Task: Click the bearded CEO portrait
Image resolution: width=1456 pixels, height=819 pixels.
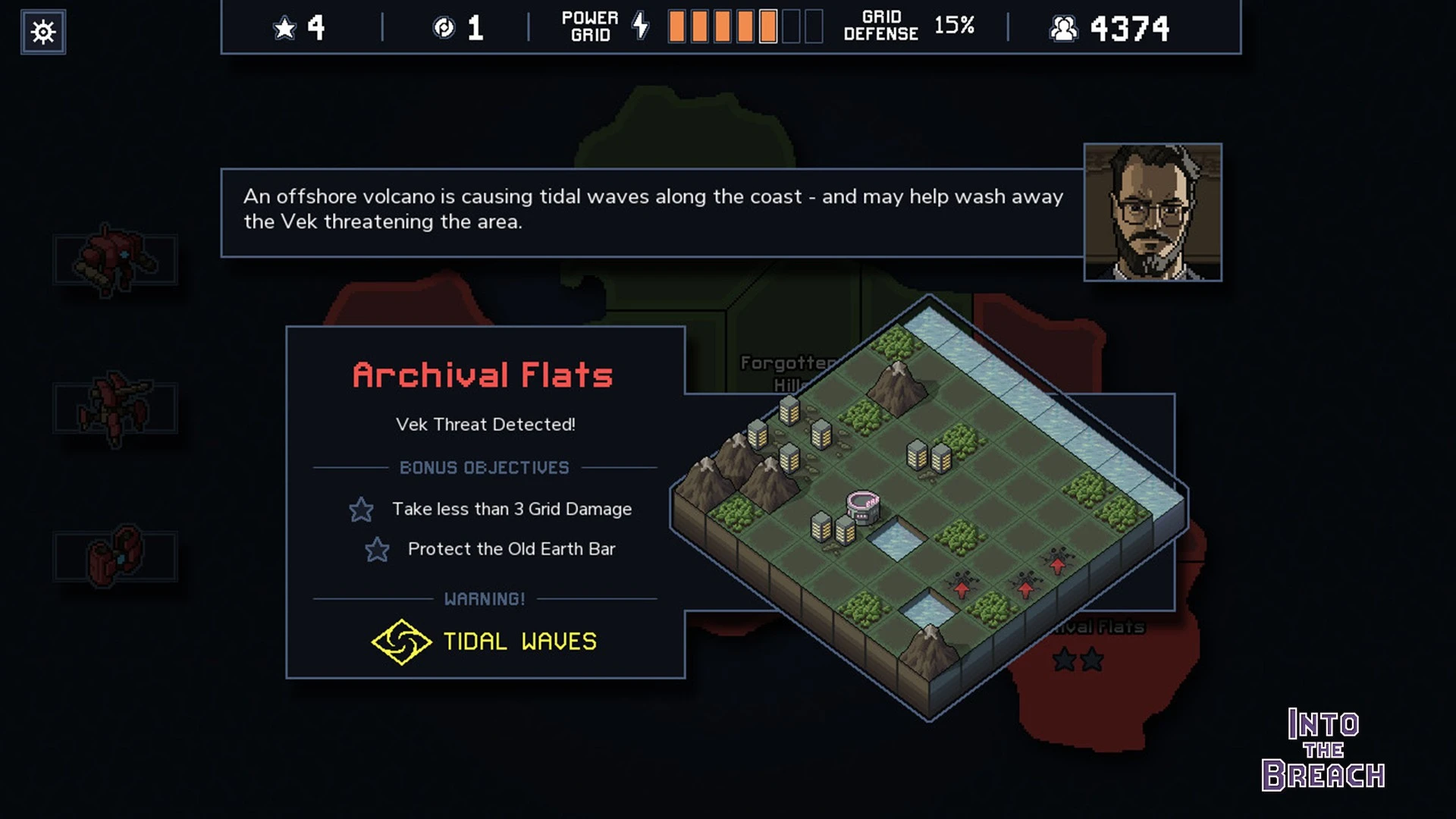Action: 1152,212
